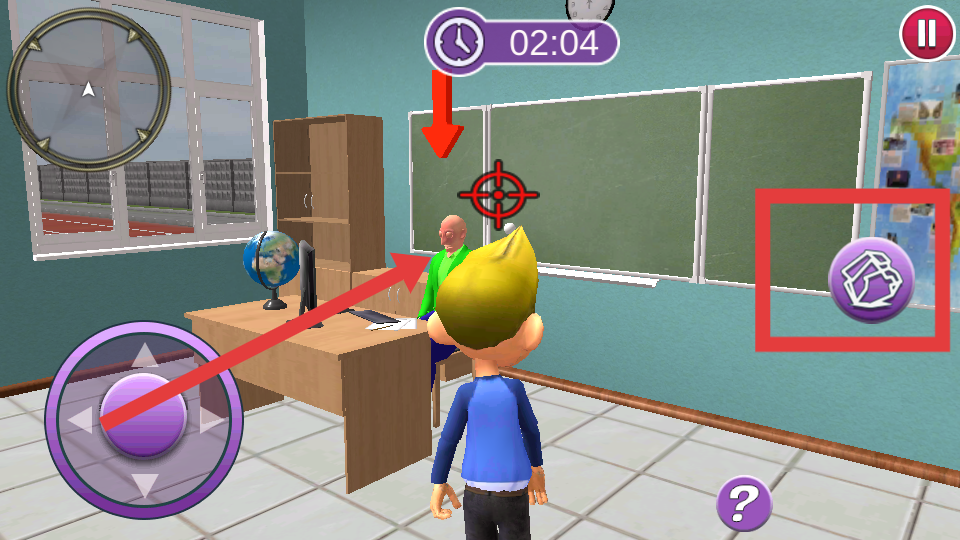Tap the joystick's right arrow
Viewport: 960px width, 540px height.
point(212,419)
